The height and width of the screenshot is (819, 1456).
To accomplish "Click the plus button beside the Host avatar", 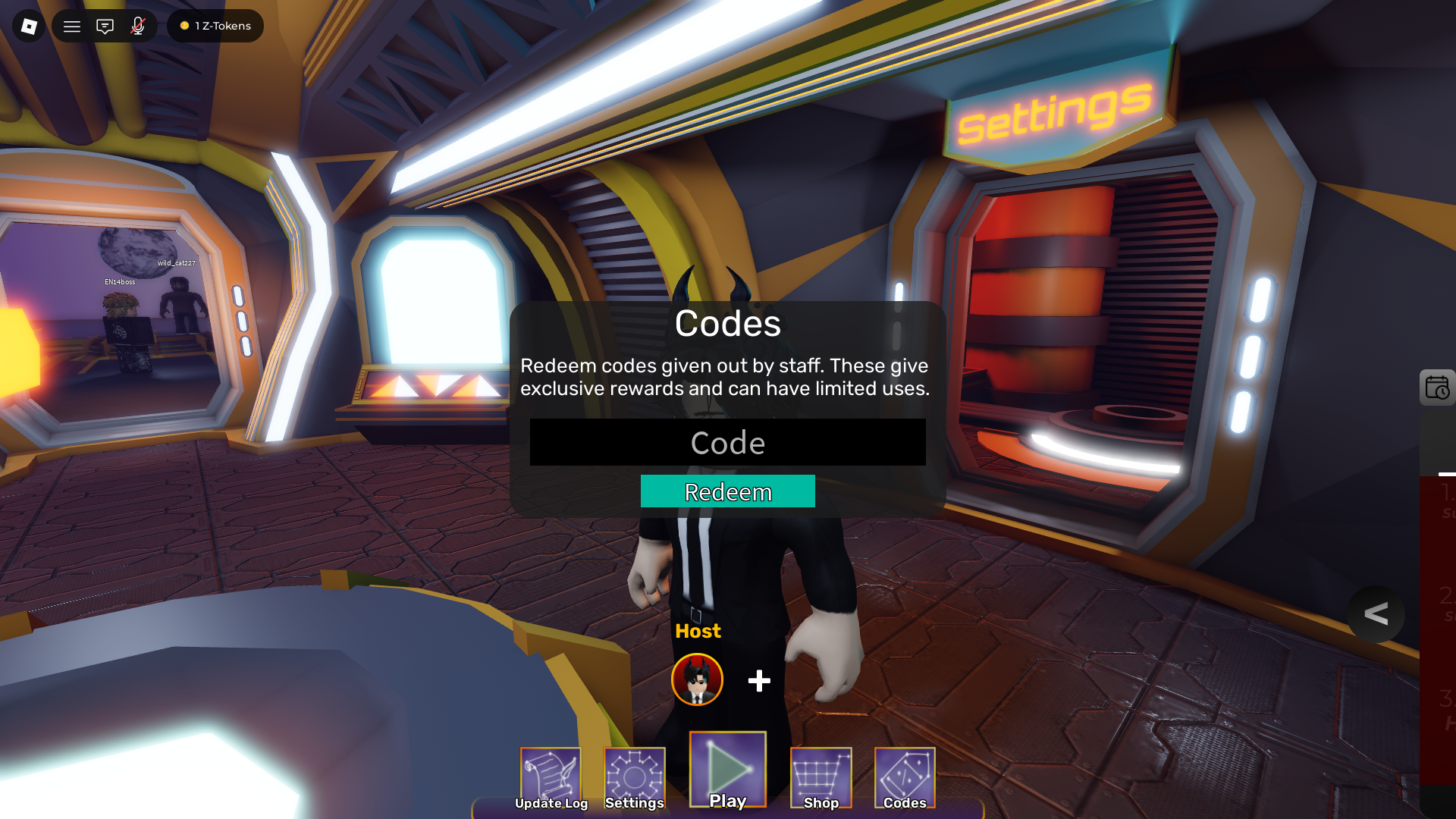I will 758,681.
